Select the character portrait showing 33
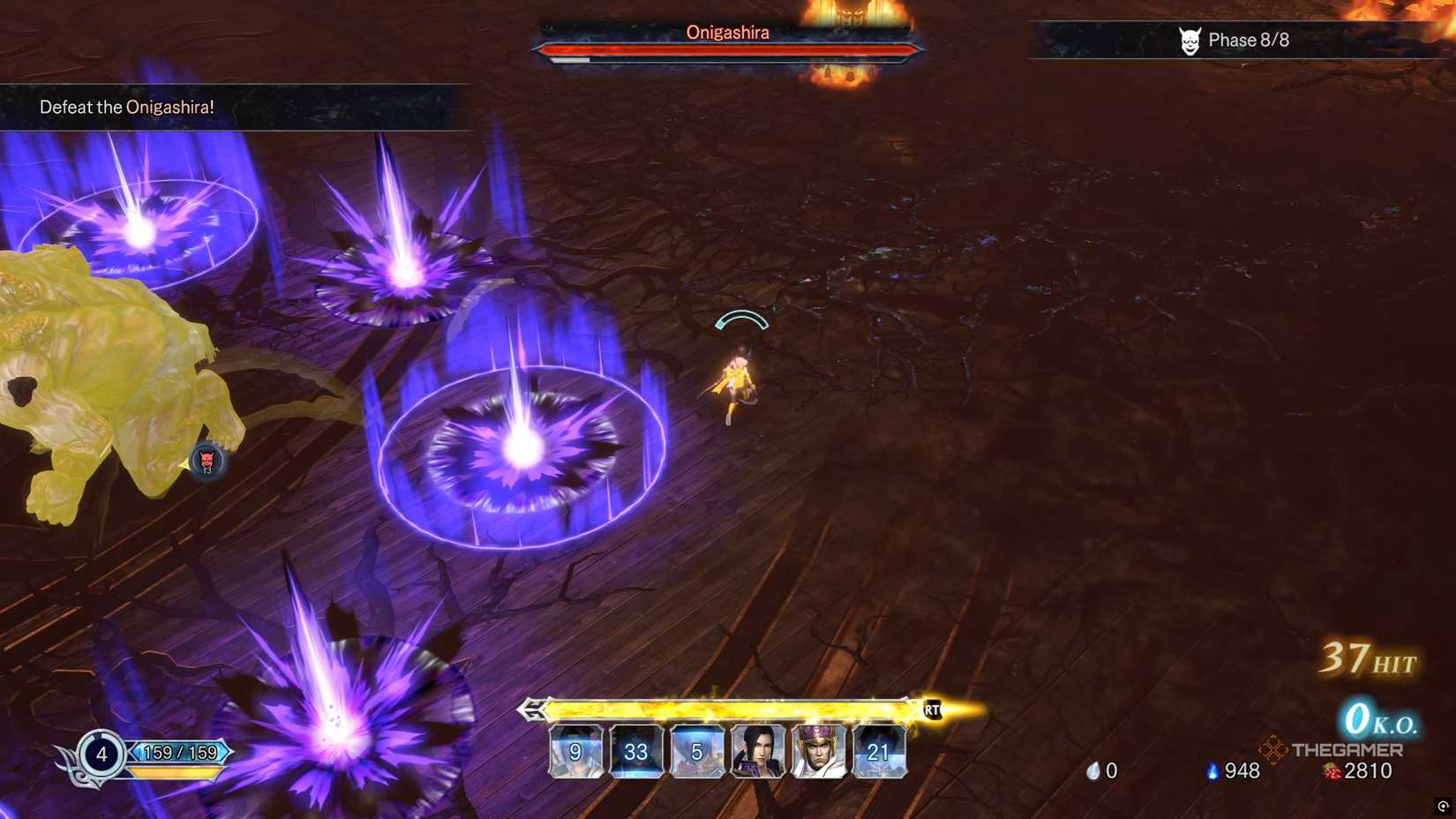The height and width of the screenshot is (819, 1456). tap(635, 753)
